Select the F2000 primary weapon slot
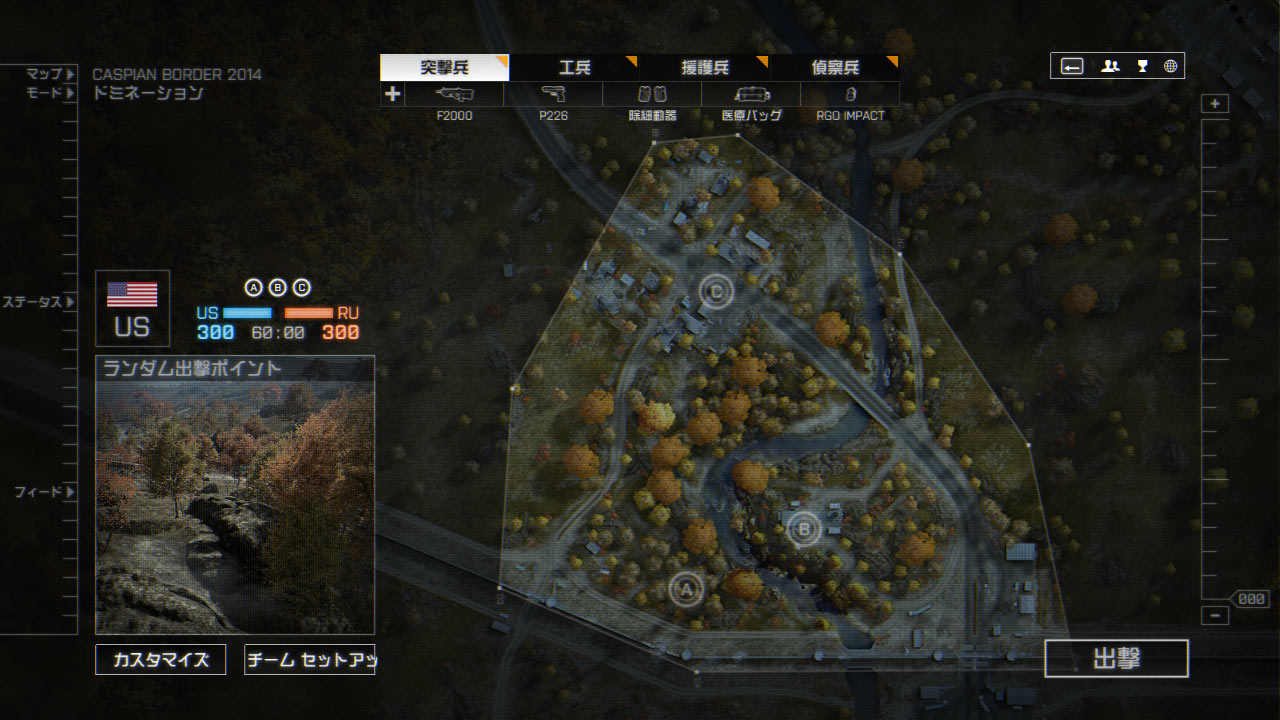Image resolution: width=1280 pixels, height=720 pixels. point(455,95)
